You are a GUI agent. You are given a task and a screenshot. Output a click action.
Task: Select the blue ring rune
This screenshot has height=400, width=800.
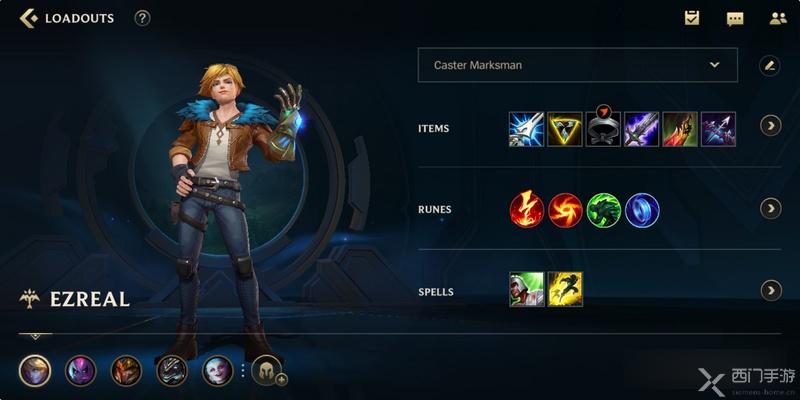pos(642,210)
